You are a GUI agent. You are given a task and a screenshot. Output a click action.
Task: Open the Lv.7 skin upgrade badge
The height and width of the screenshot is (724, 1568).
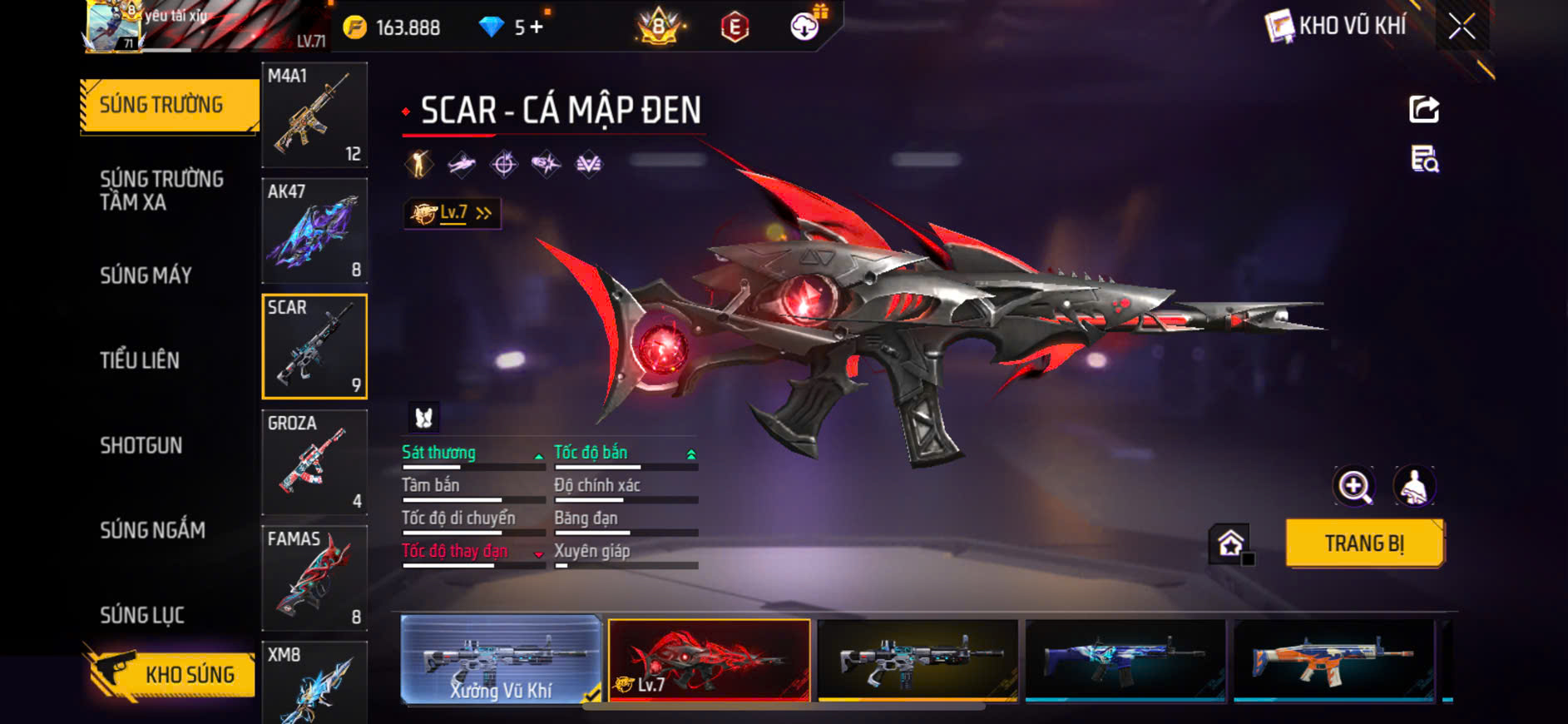coord(452,214)
